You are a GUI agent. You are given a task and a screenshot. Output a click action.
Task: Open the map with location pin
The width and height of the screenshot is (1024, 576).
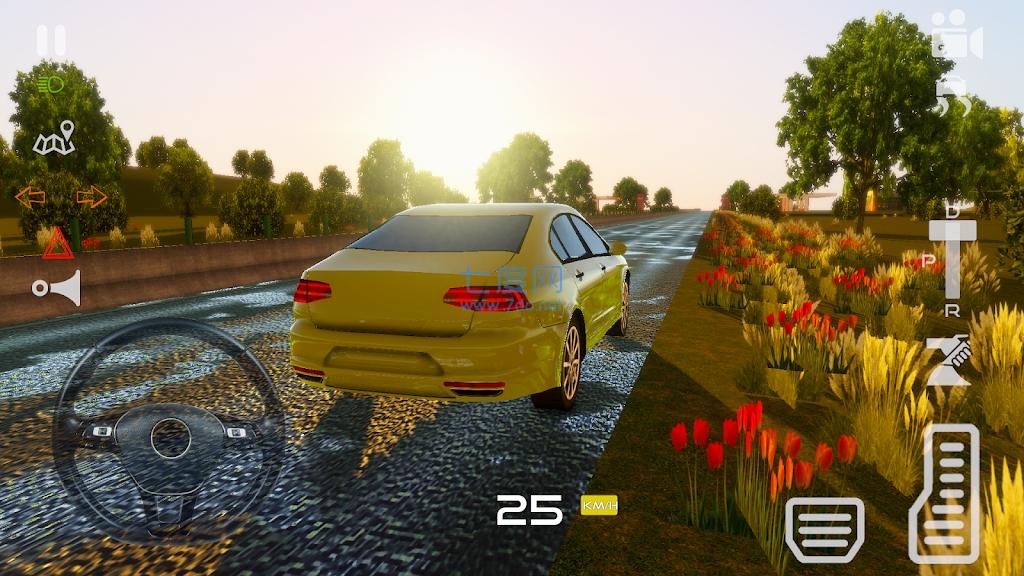[55, 139]
